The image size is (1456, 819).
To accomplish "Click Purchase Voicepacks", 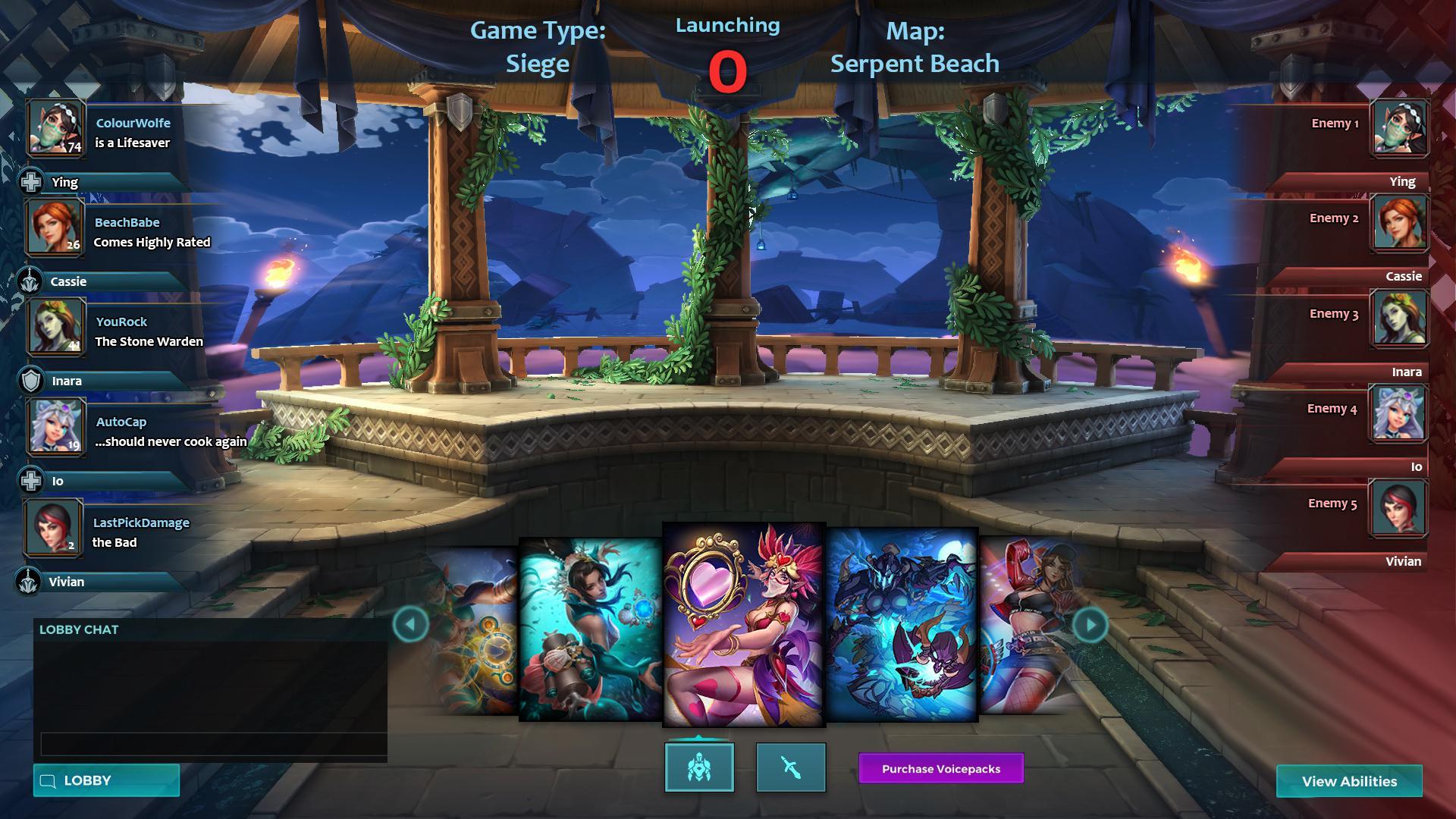I will pyautogui.click(x=940, y=769).
